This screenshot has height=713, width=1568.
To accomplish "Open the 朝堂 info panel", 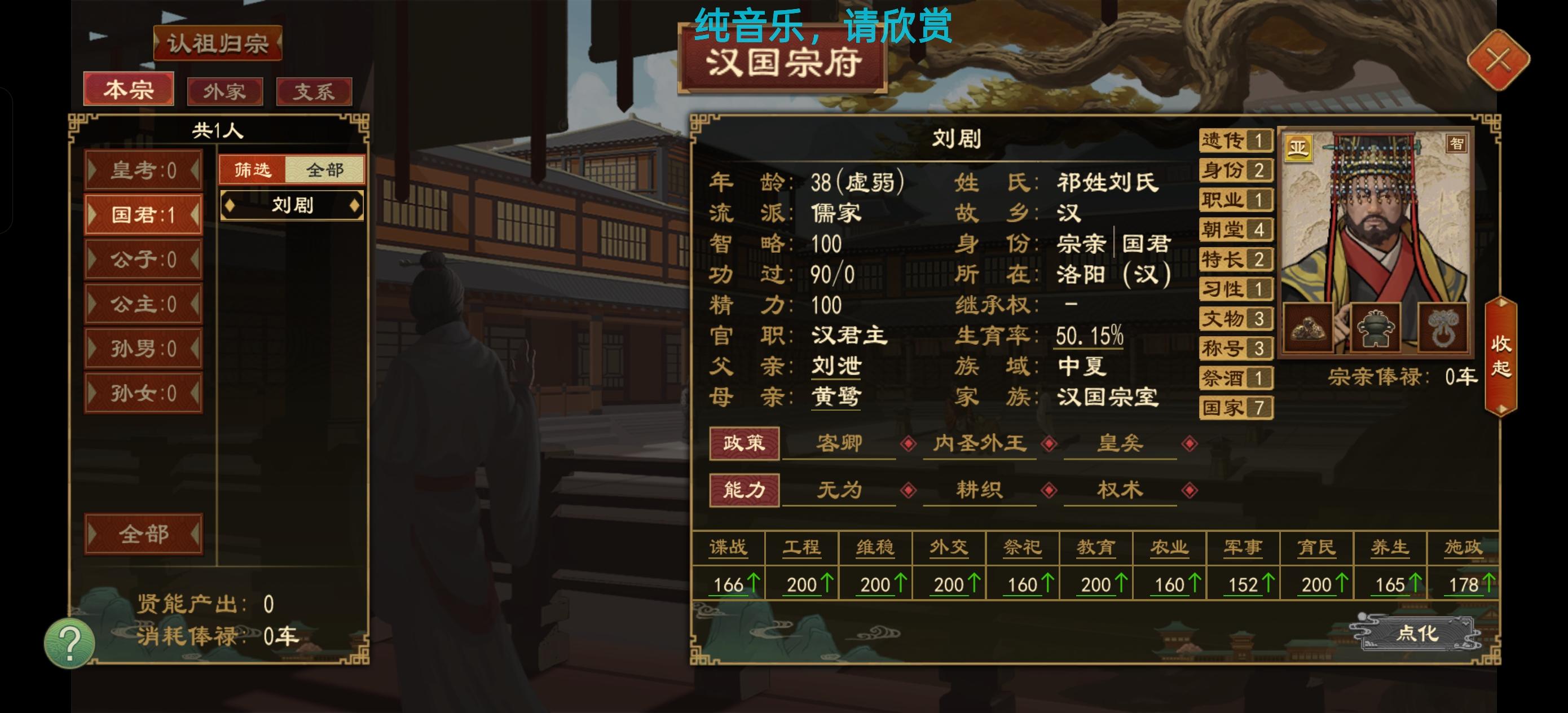I will pyautogui.click(x=1235, y=230).
